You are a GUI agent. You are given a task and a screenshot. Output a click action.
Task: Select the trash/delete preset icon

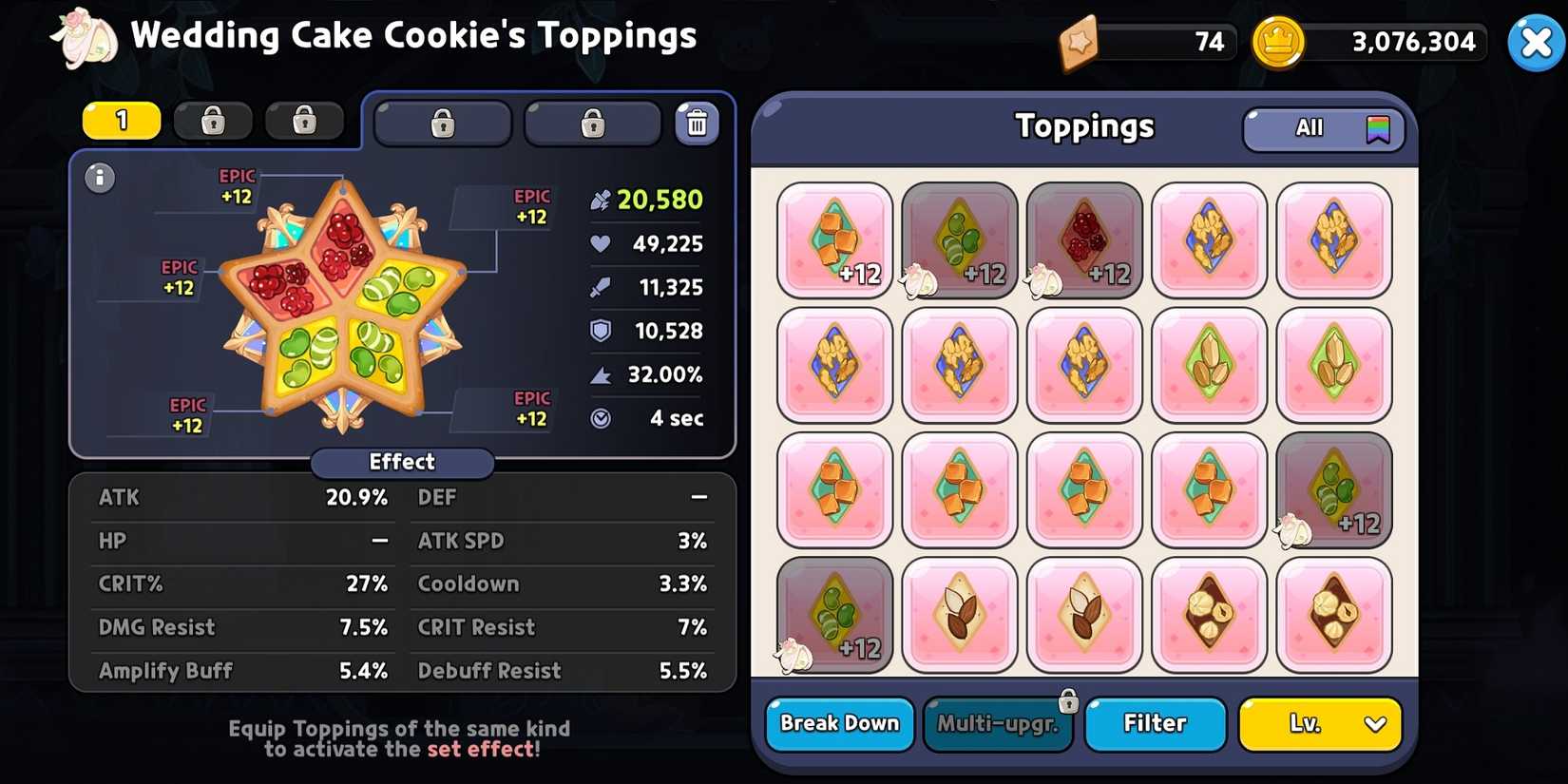coord(698,122)
